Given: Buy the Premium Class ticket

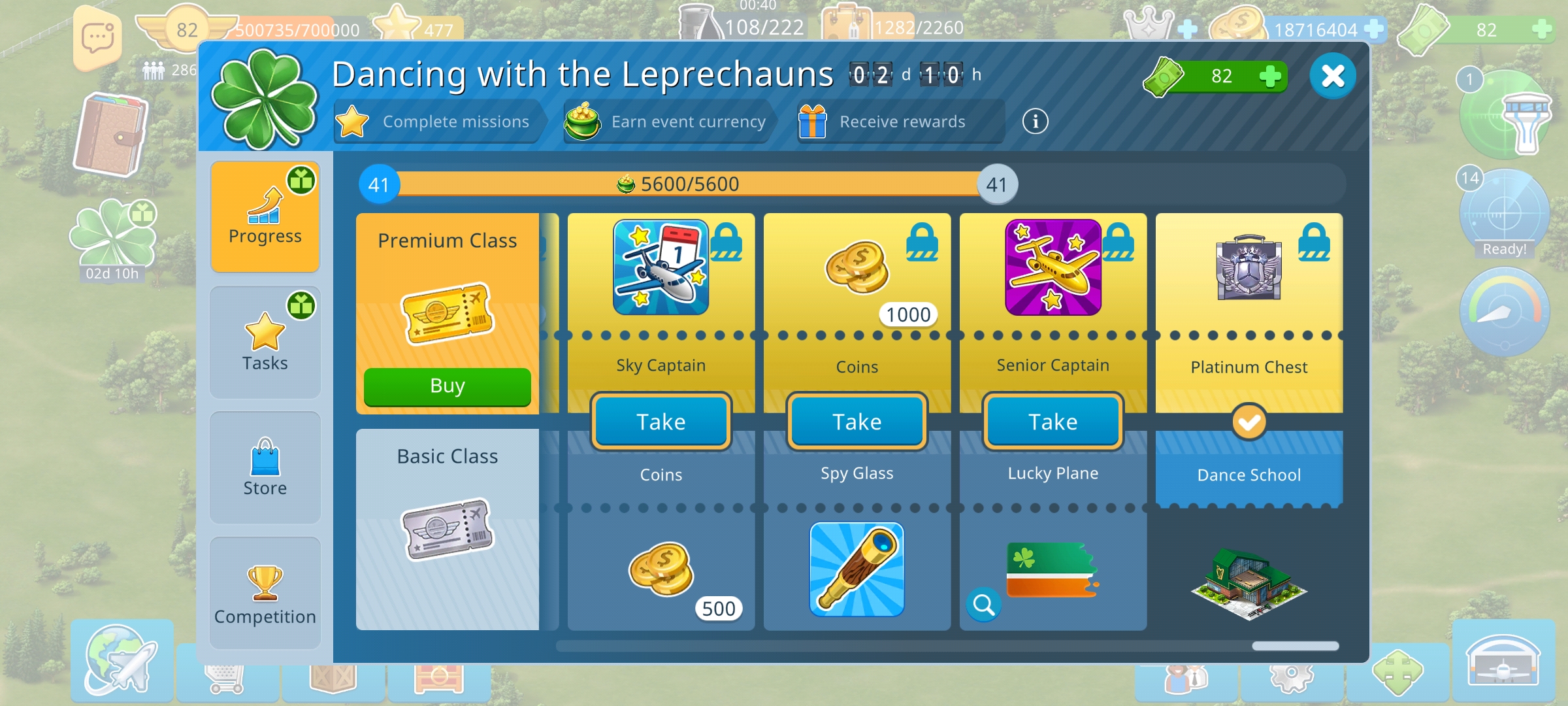Looking at the screenshot, I should point(447,386).
